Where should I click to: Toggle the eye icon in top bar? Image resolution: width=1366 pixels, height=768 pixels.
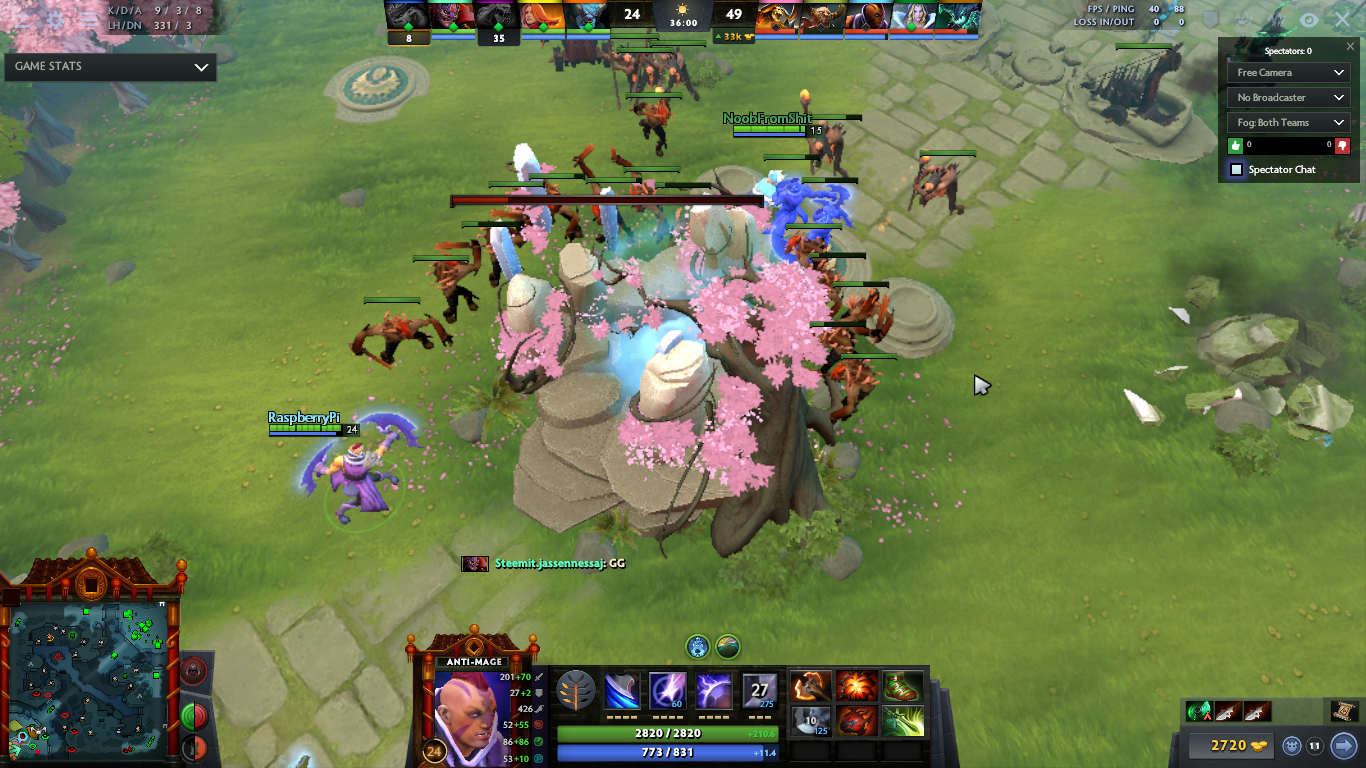(1308, 19)
